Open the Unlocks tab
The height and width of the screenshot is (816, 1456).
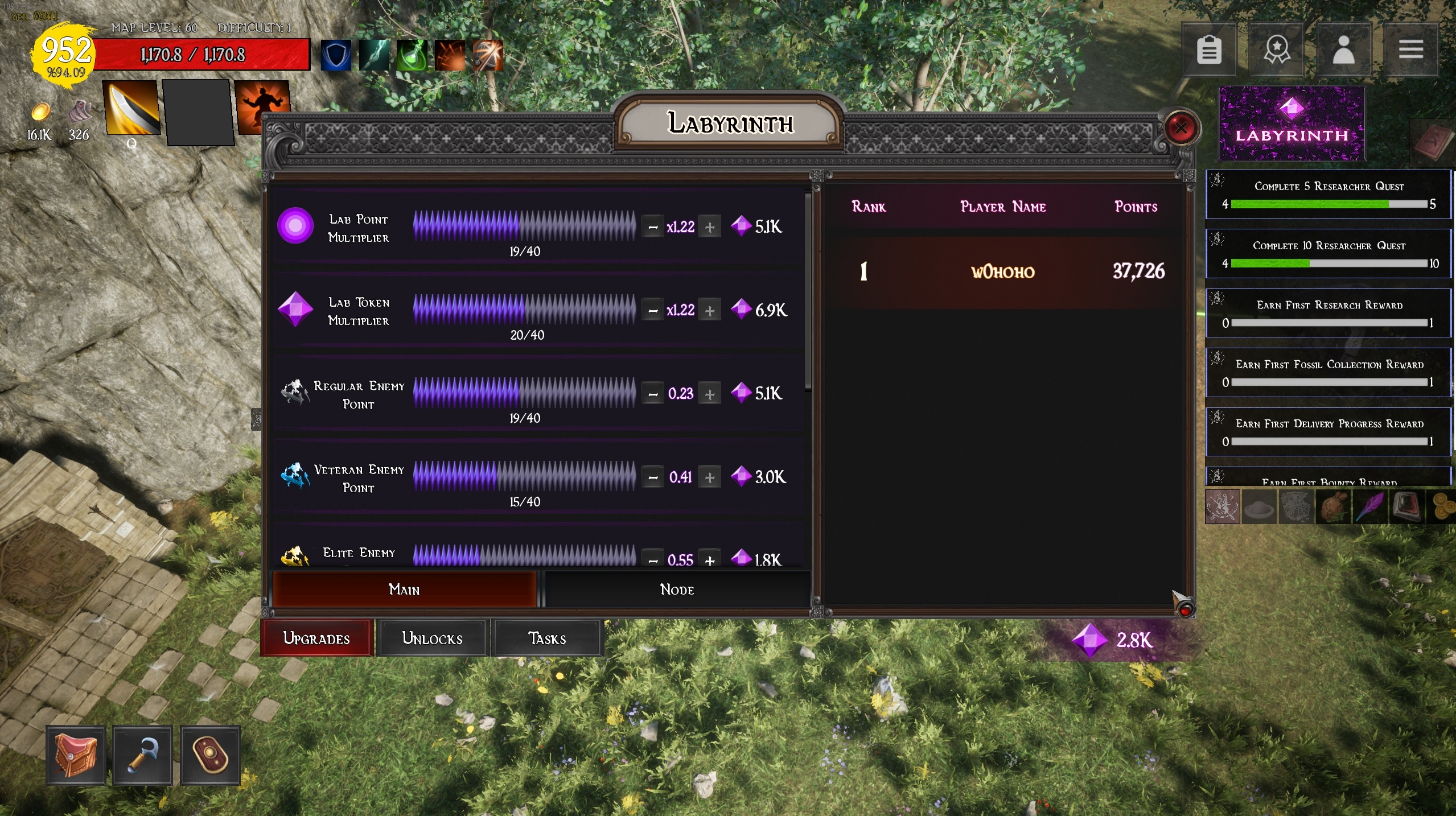(x=432, y=638)
